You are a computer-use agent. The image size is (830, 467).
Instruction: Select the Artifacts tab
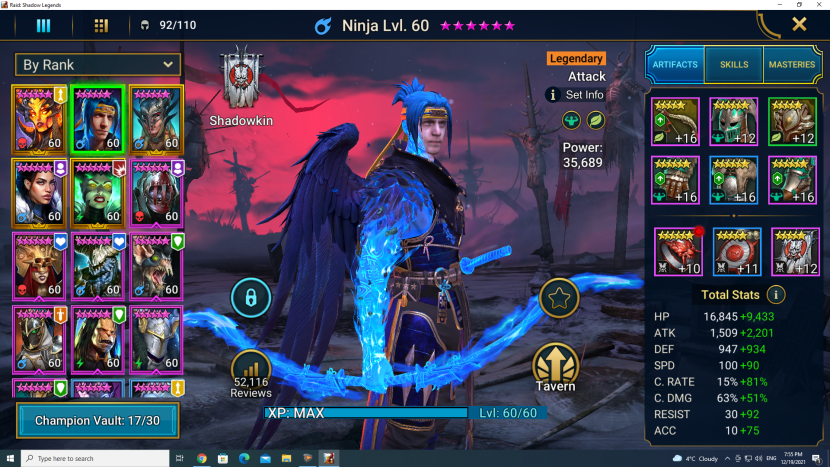(x=675, y=64)
